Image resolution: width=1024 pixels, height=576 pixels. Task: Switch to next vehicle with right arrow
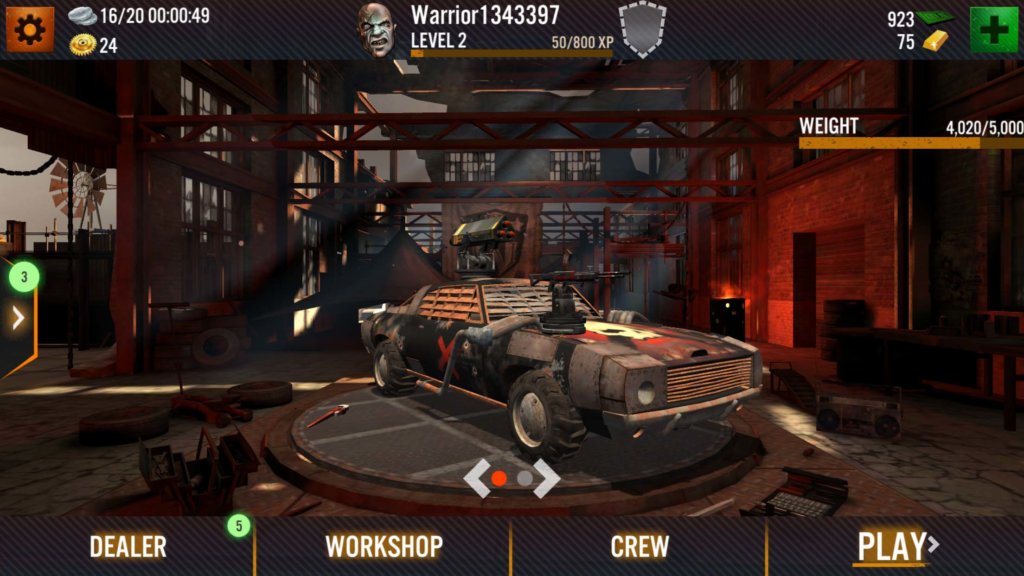point(547,478)
